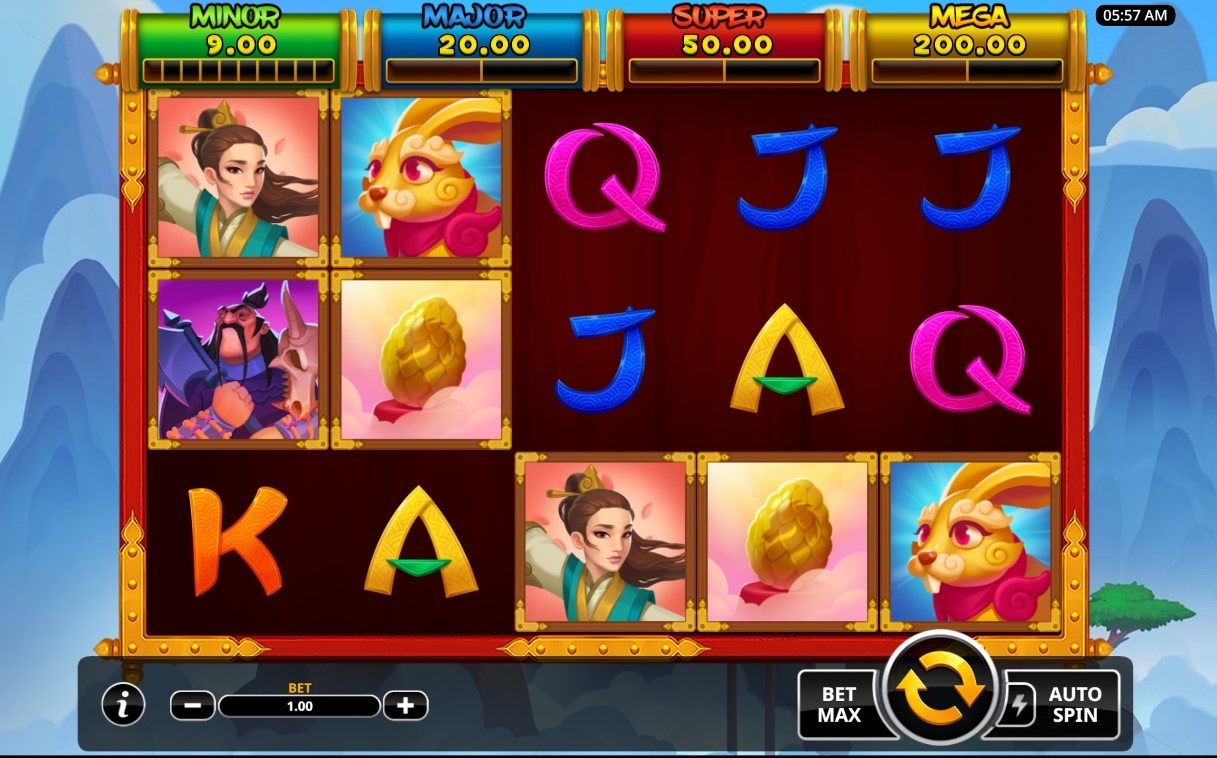Viewport: 1217px width, 758px height.
Task: Open the info paytable icon
Action: [123, 706]
